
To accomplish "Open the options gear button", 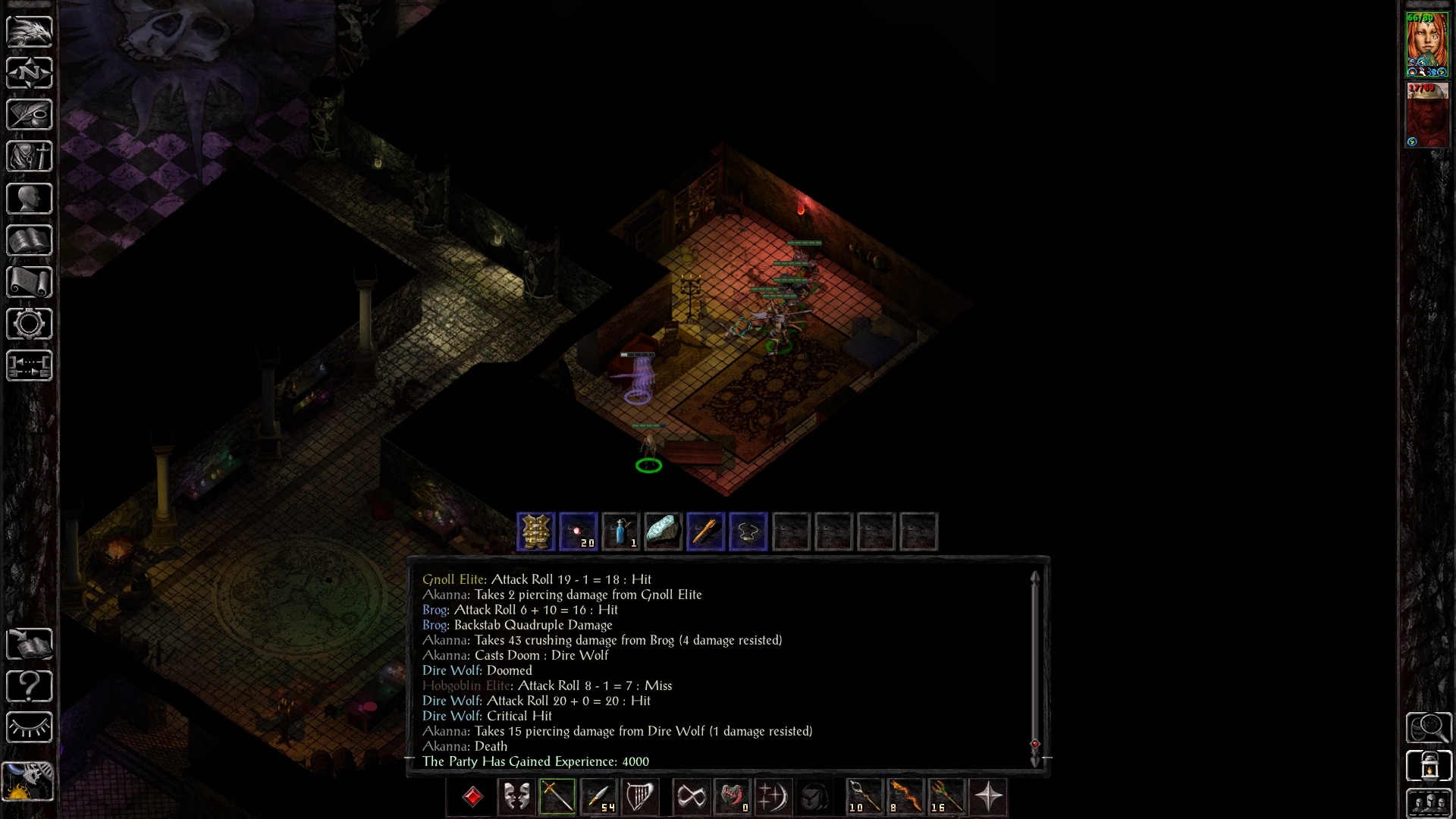I will pyautogui.click(x=30, y=325).
